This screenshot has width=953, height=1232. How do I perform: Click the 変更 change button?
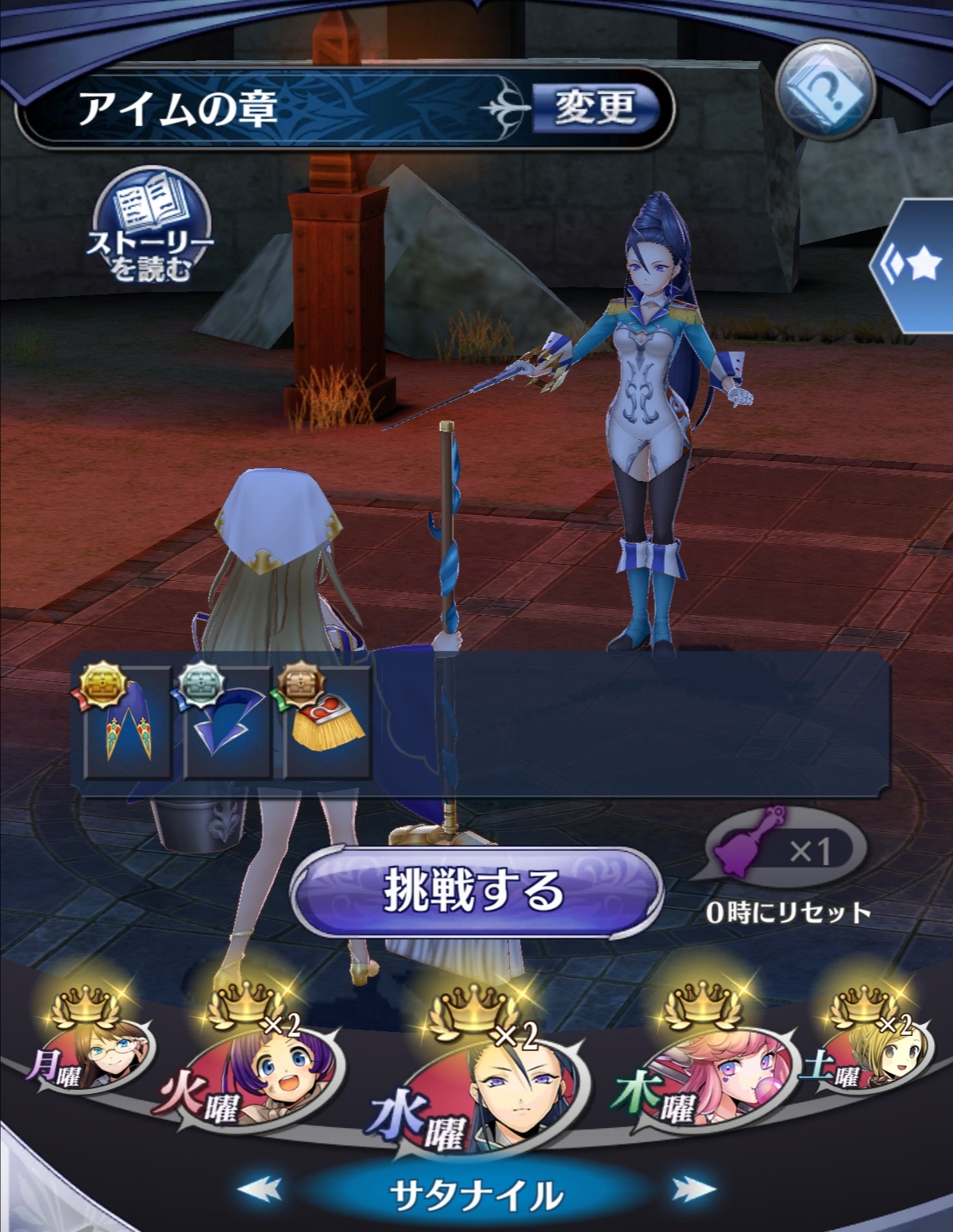point(595,108)
